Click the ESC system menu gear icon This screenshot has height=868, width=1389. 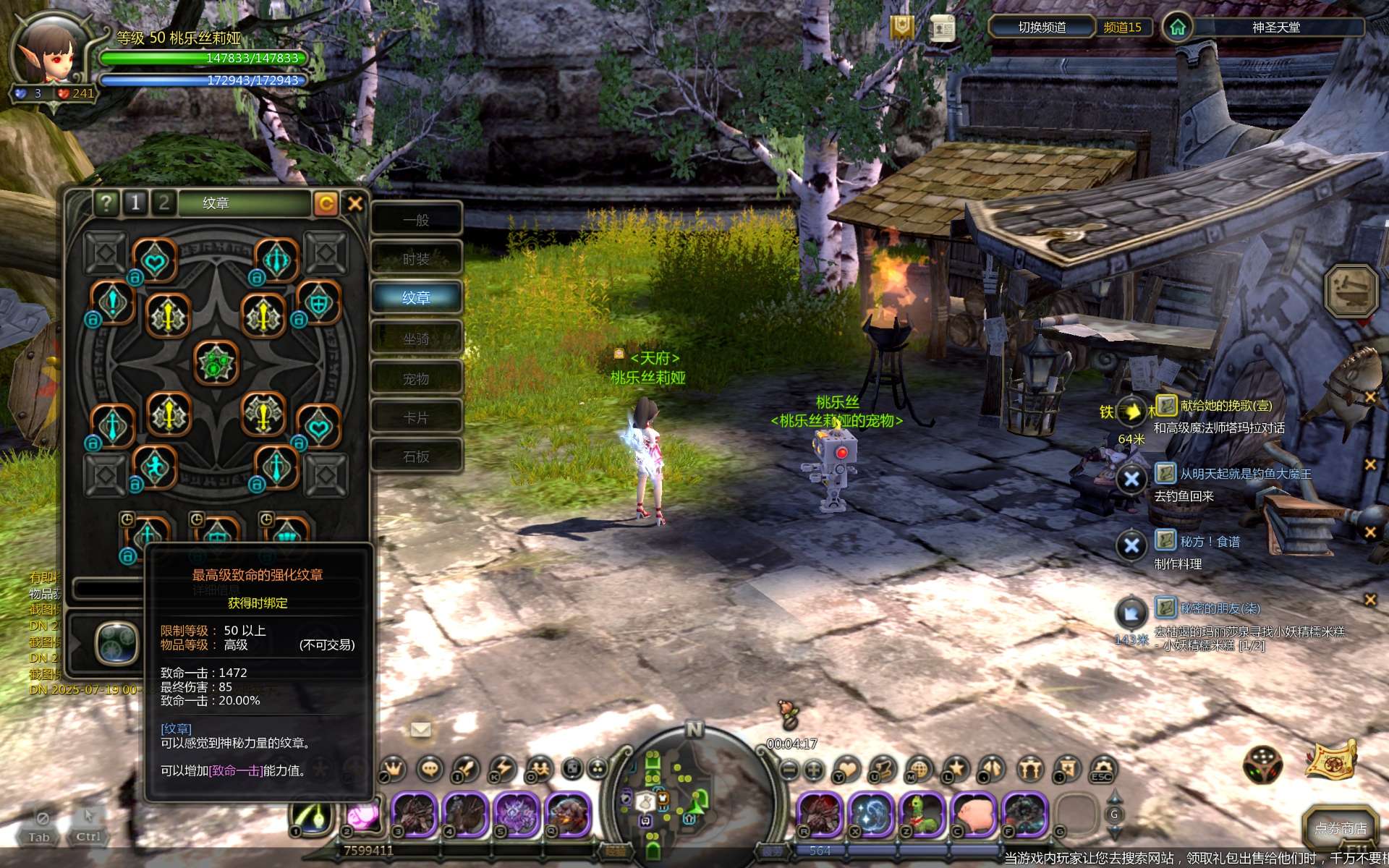[x=1102, y=769]
